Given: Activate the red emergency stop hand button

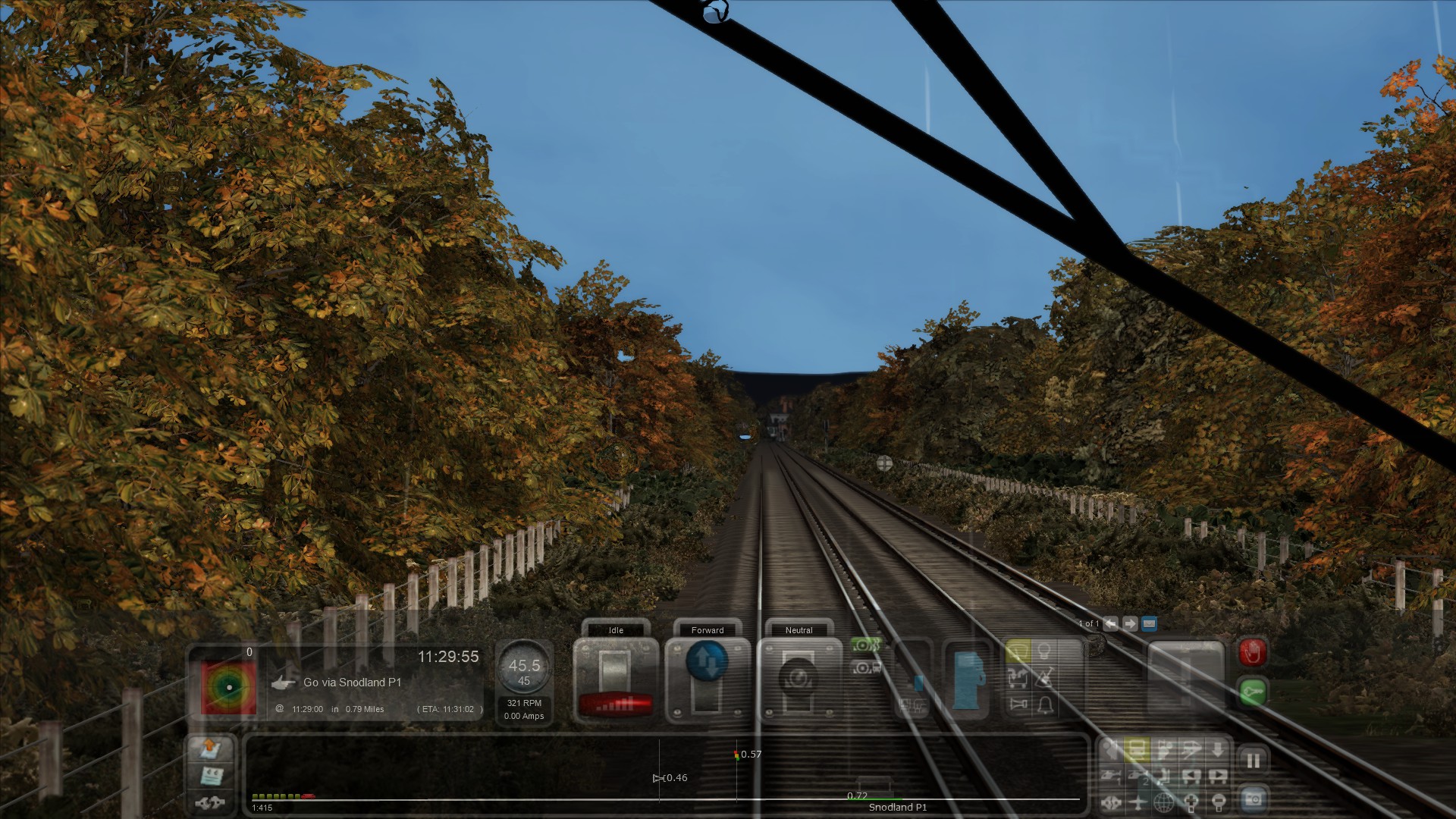Looking at the screenshot, I should point(1252,652).
